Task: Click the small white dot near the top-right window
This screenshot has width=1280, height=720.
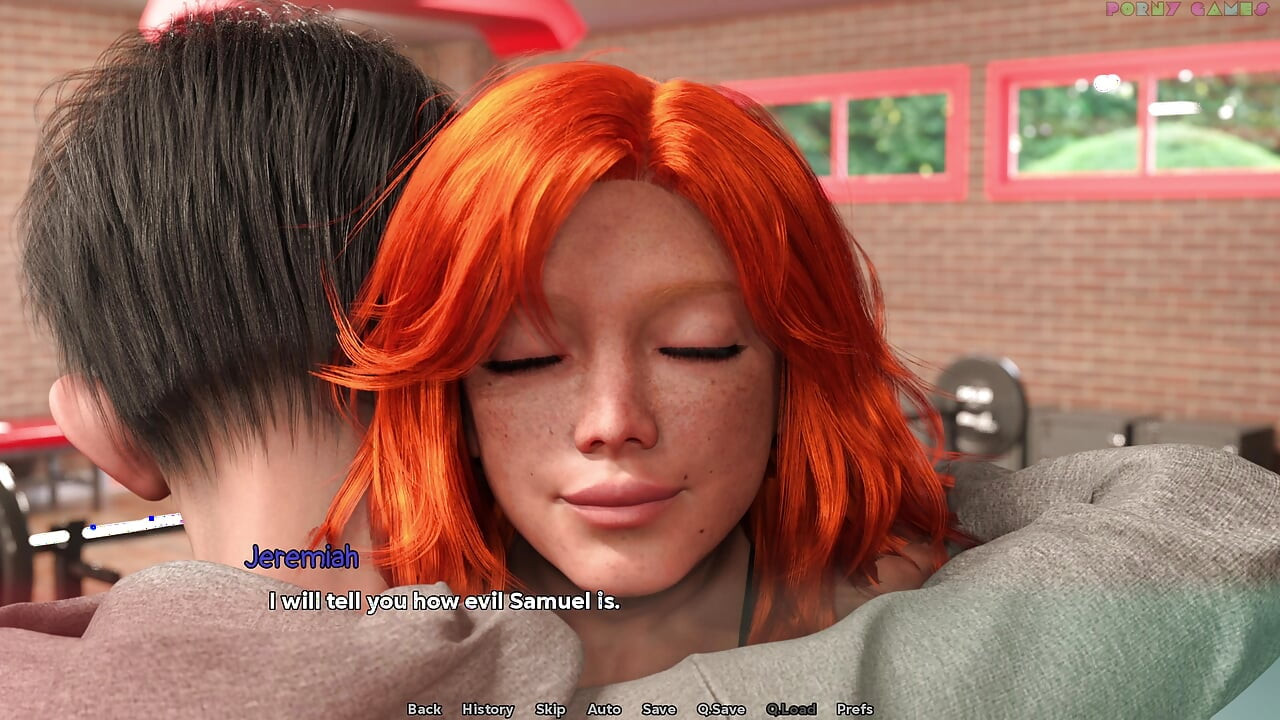Action: pyautogui.click(x=1106, y=84)
